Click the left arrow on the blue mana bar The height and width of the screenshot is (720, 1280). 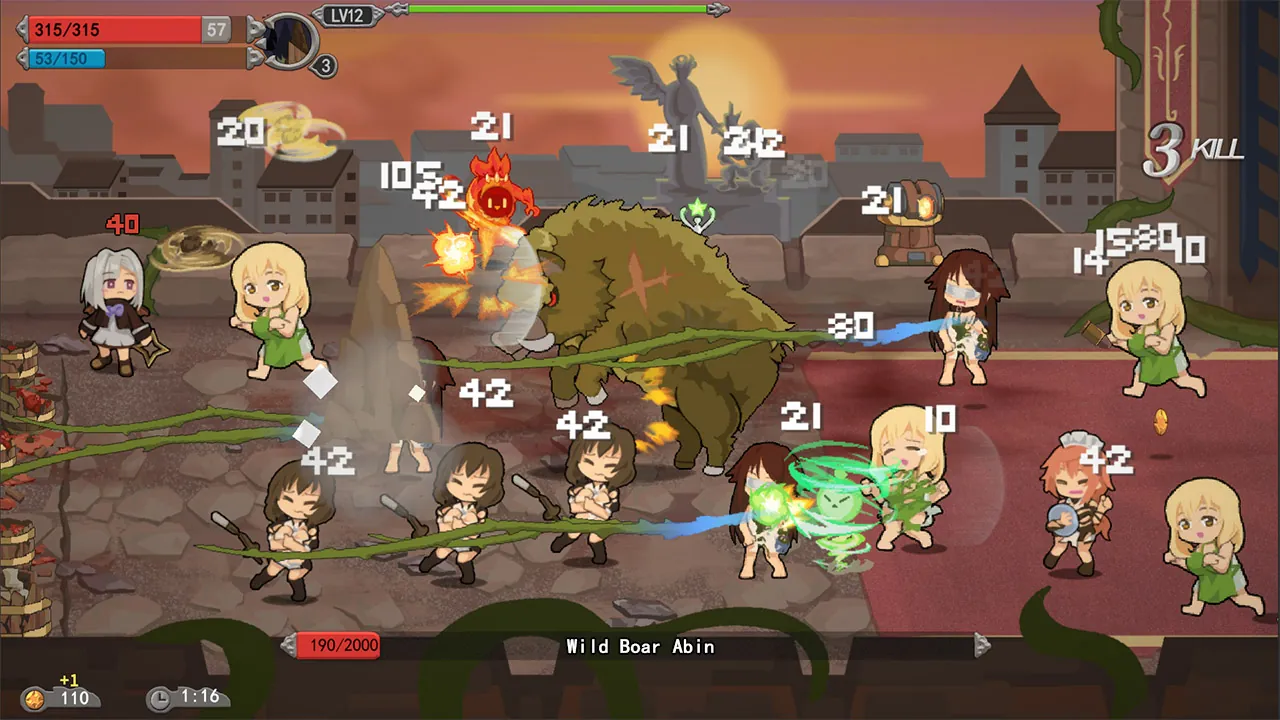tap(22, 59)
